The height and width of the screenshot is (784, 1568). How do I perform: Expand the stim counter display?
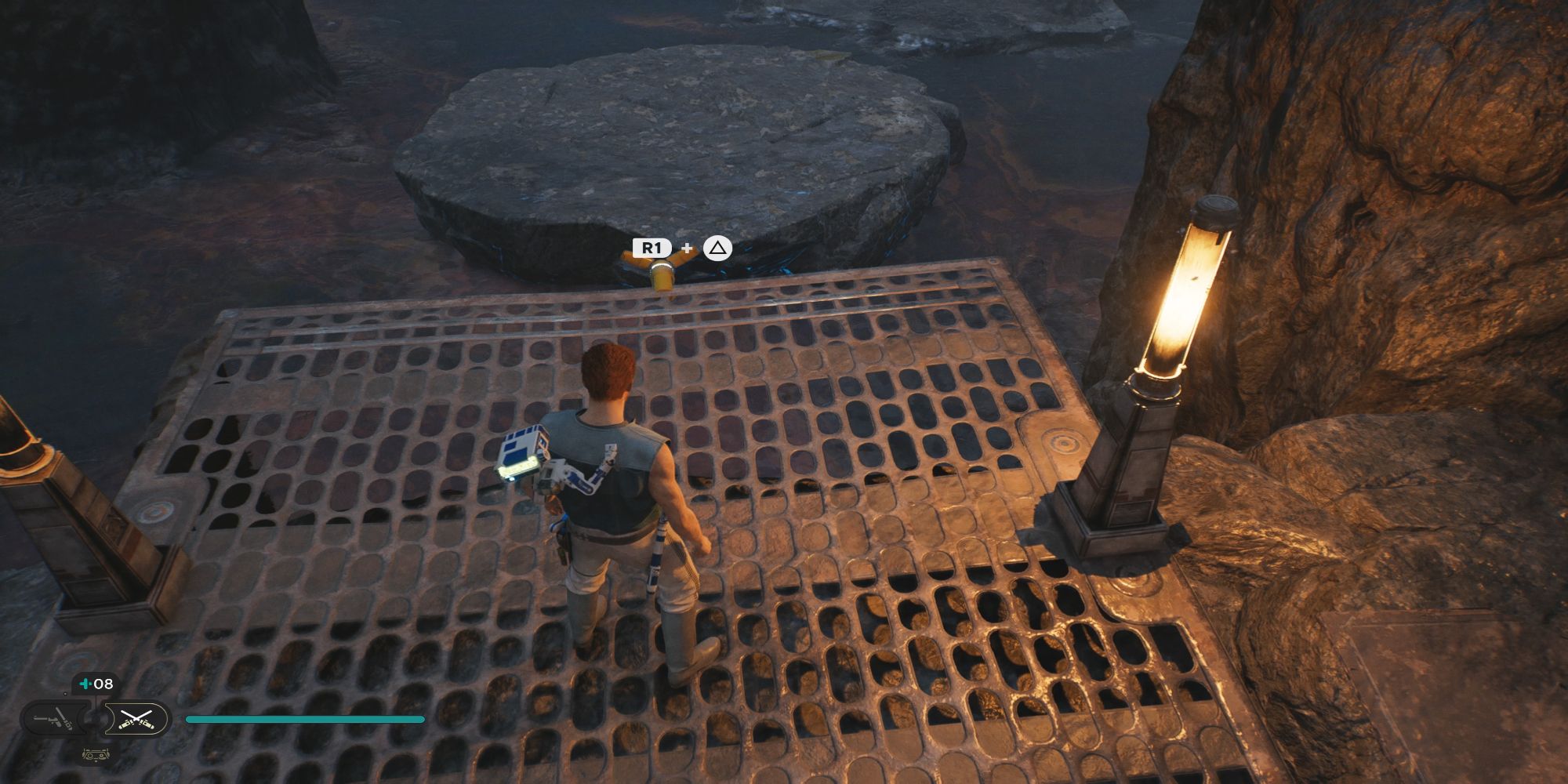coord(93,682)
